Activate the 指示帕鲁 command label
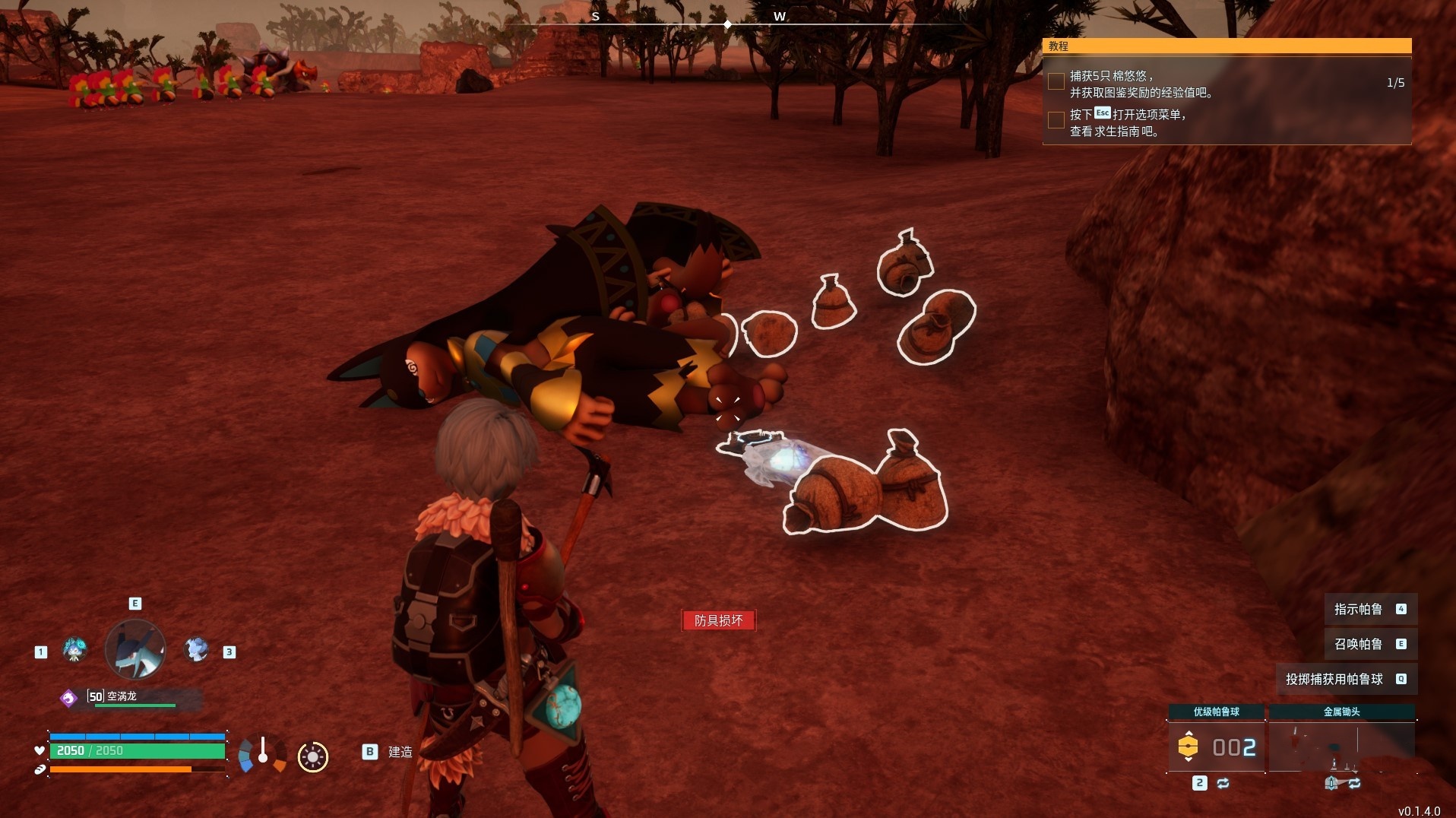This screenshot has width=1456, height=818. pyautogui.click(x=1358, y=609)
